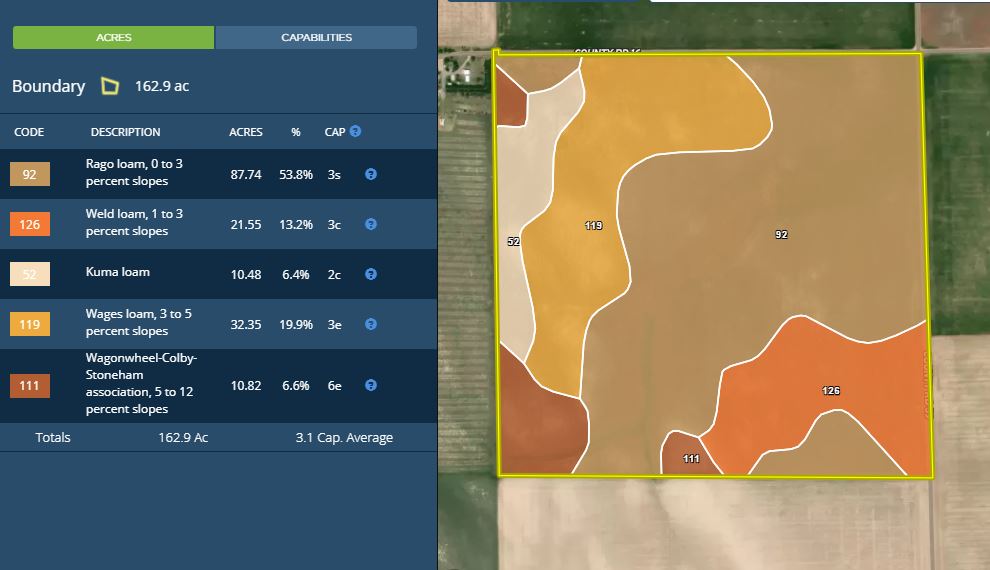Click the help icon beside CAP header
The height and width of the screenshot is (570, 990).
point(356,132)
